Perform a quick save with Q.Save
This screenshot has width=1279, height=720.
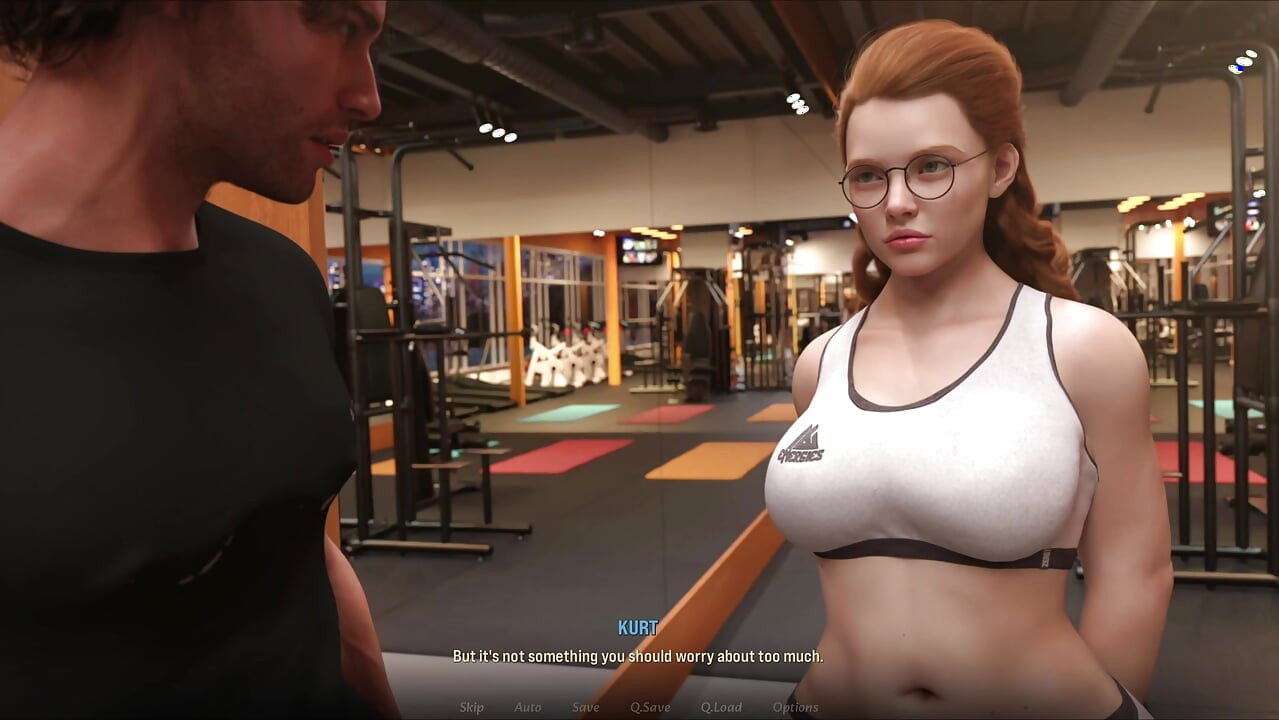pos(650,707)
